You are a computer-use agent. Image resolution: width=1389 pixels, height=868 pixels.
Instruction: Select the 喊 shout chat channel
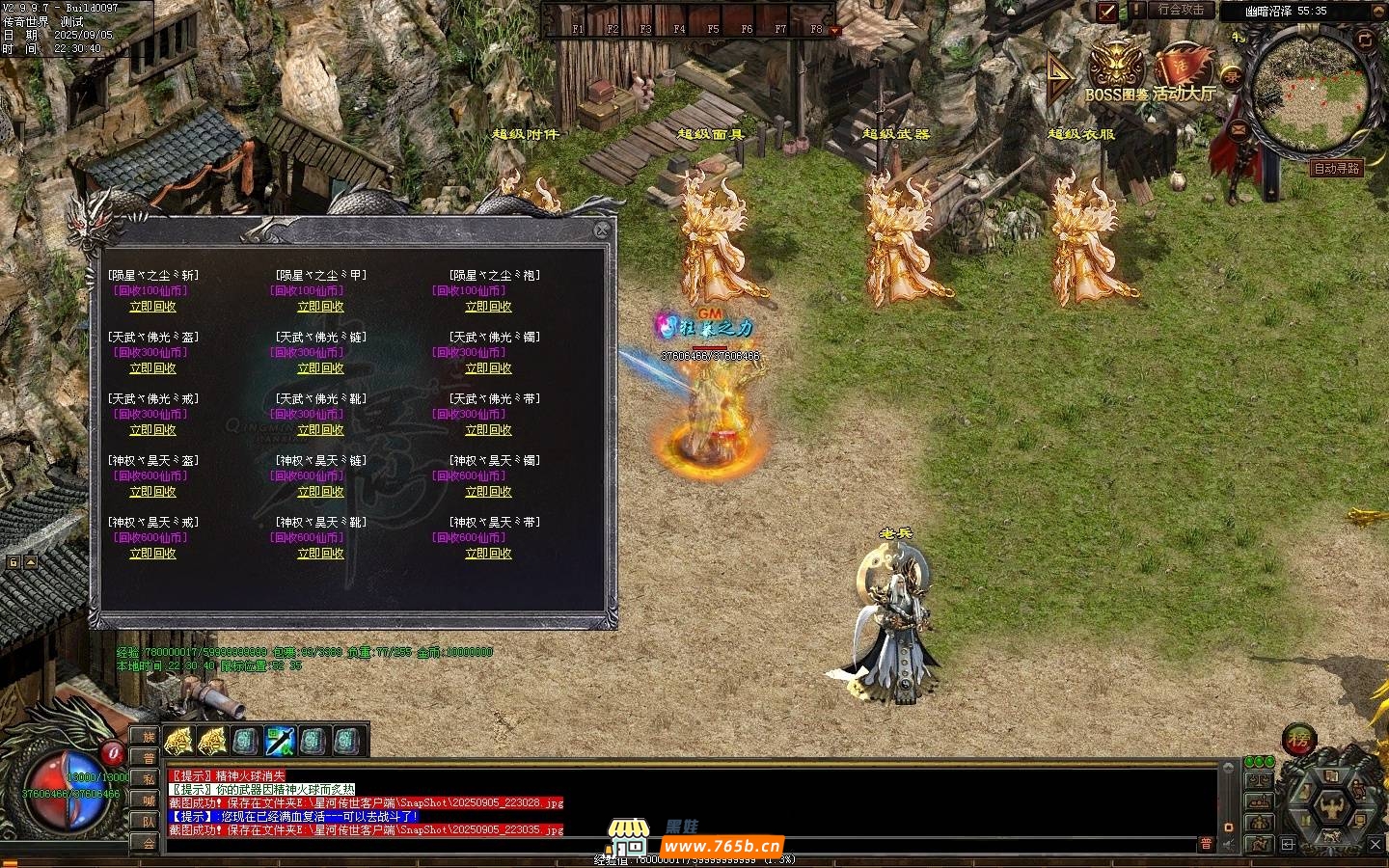point(149,800)
